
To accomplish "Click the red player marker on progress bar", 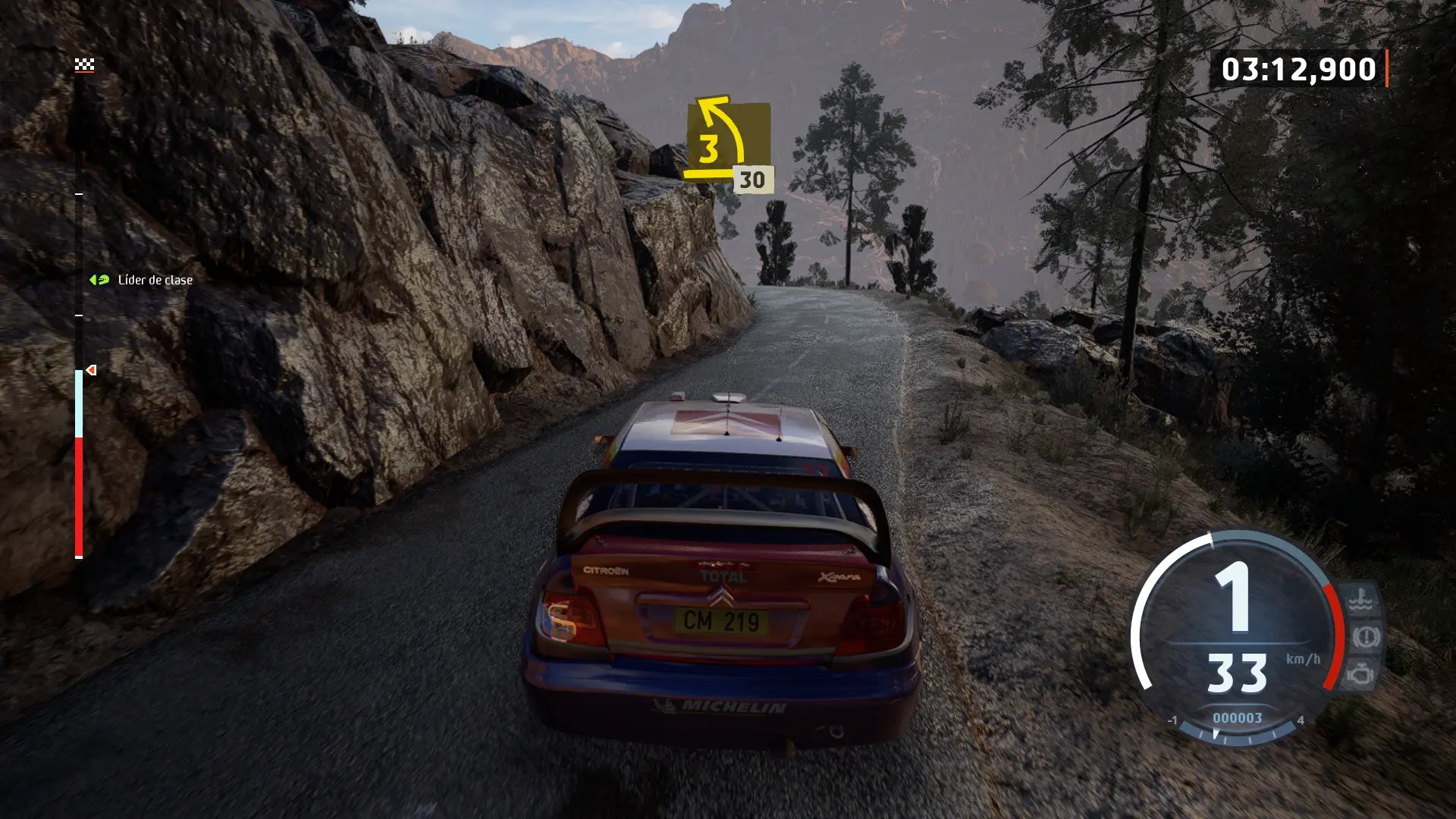I will [92, 370].
